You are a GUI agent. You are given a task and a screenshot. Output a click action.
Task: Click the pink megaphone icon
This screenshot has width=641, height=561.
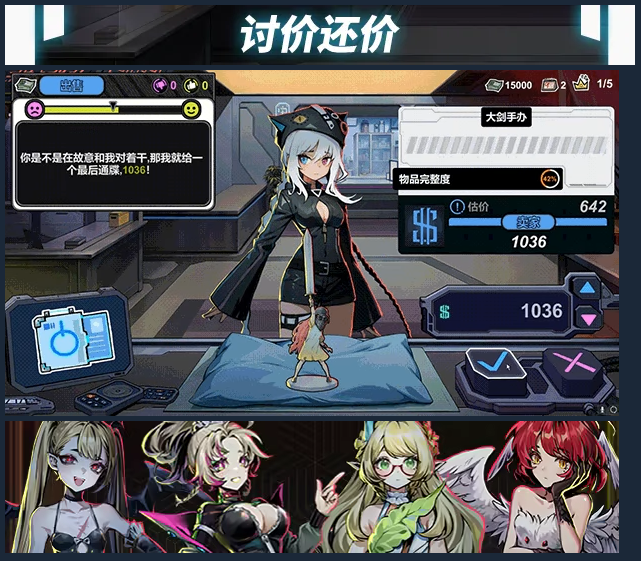point(158,86)
